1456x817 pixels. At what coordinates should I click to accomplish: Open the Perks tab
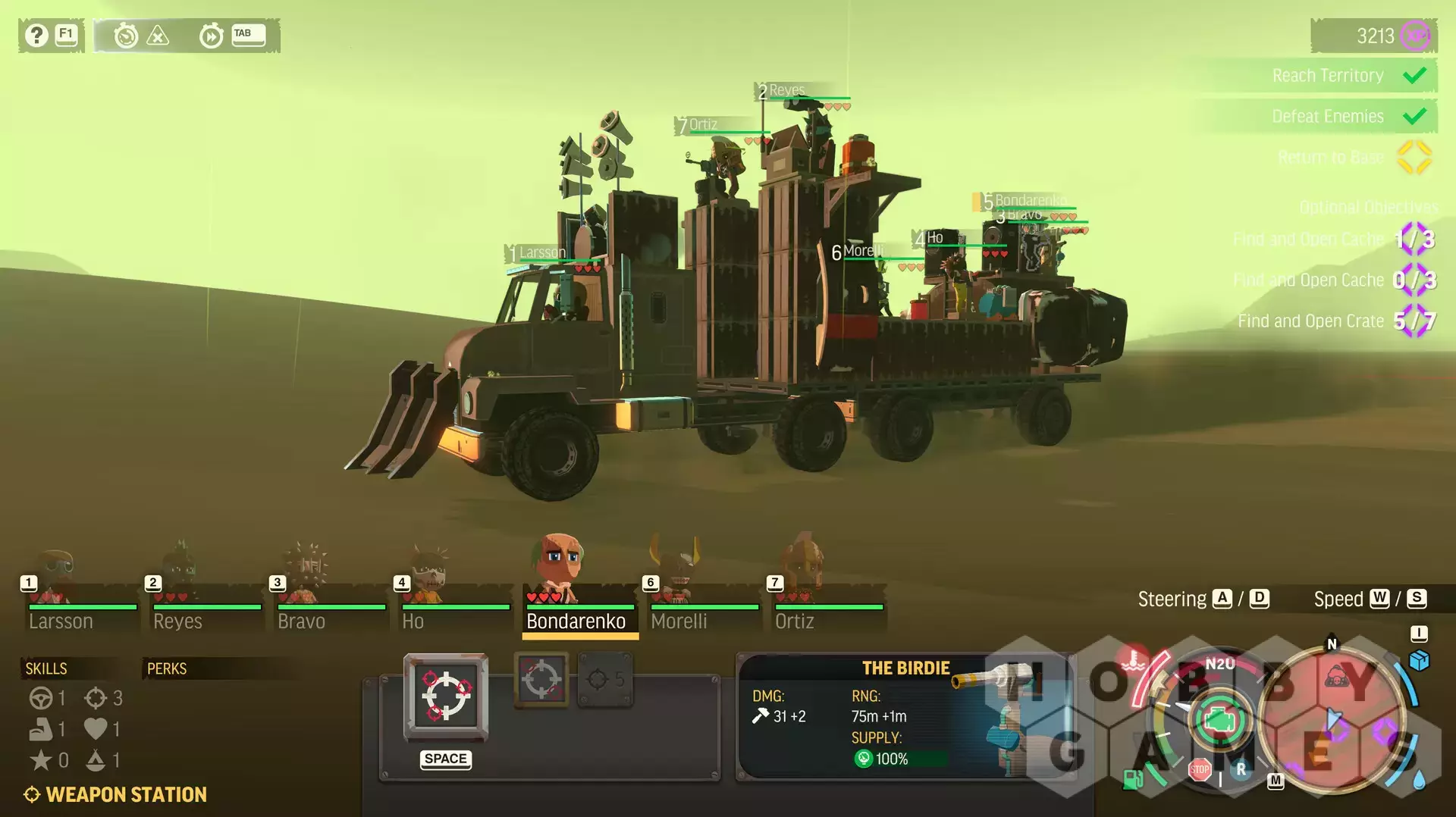tap(167, 668)
